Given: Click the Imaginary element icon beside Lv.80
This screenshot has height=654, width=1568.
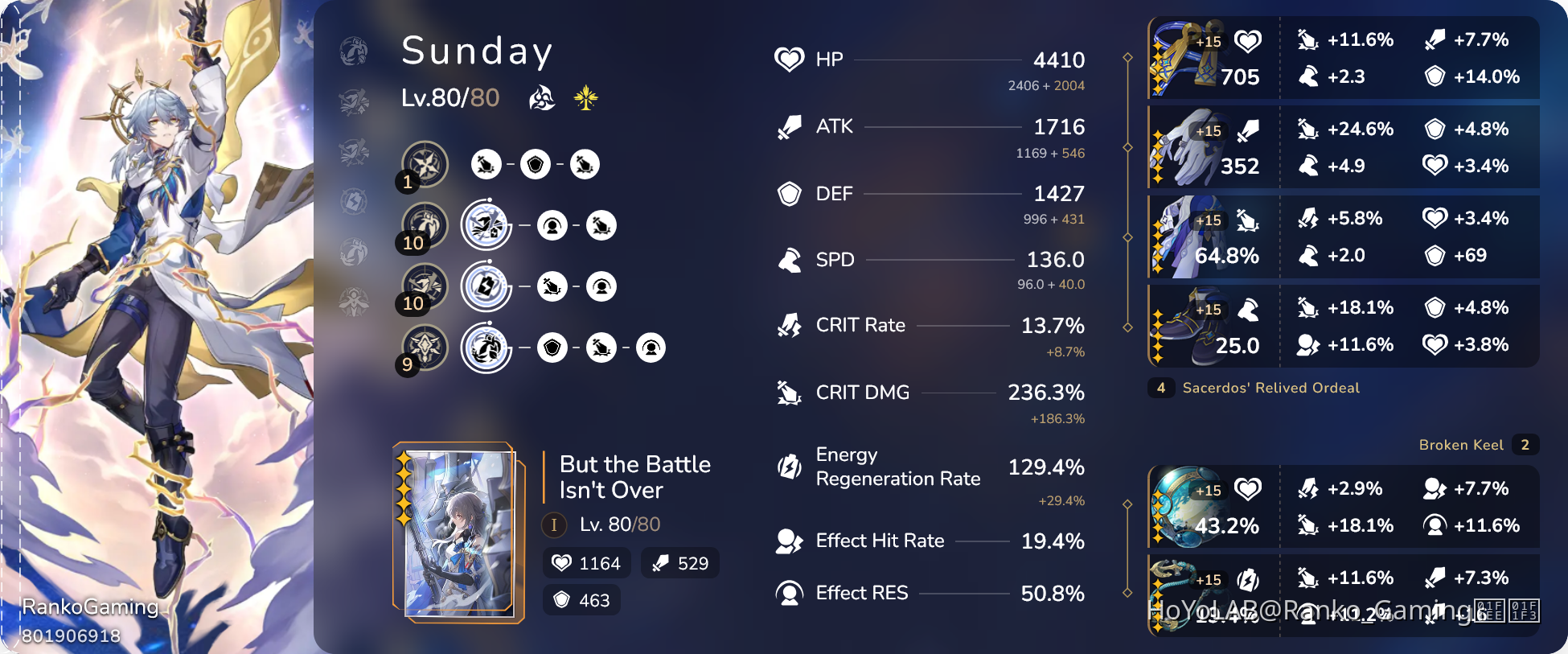Looking at the screenshot, I should coord(543,97).
